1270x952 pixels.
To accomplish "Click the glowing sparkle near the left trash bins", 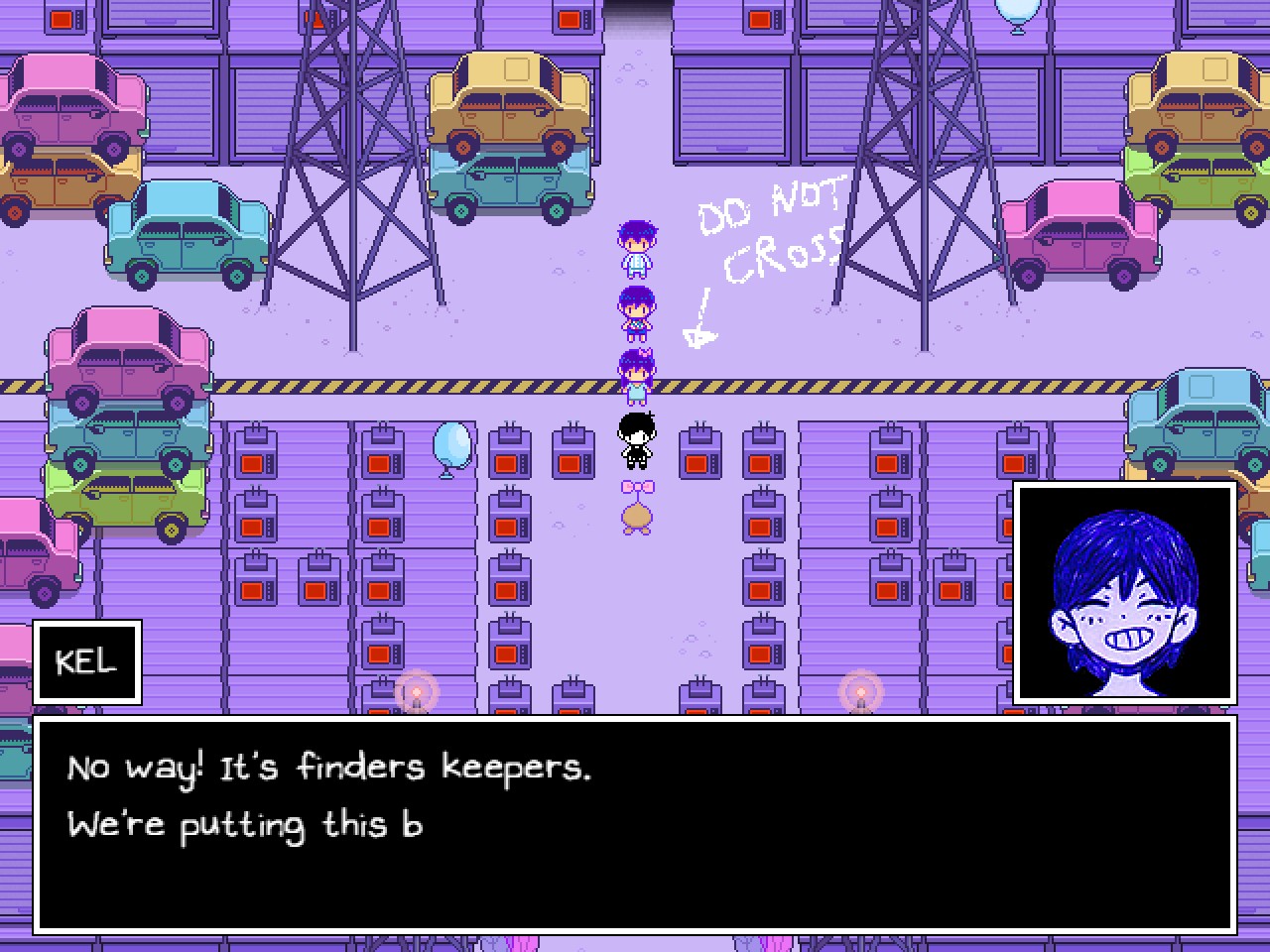I will tap(416, 690).
